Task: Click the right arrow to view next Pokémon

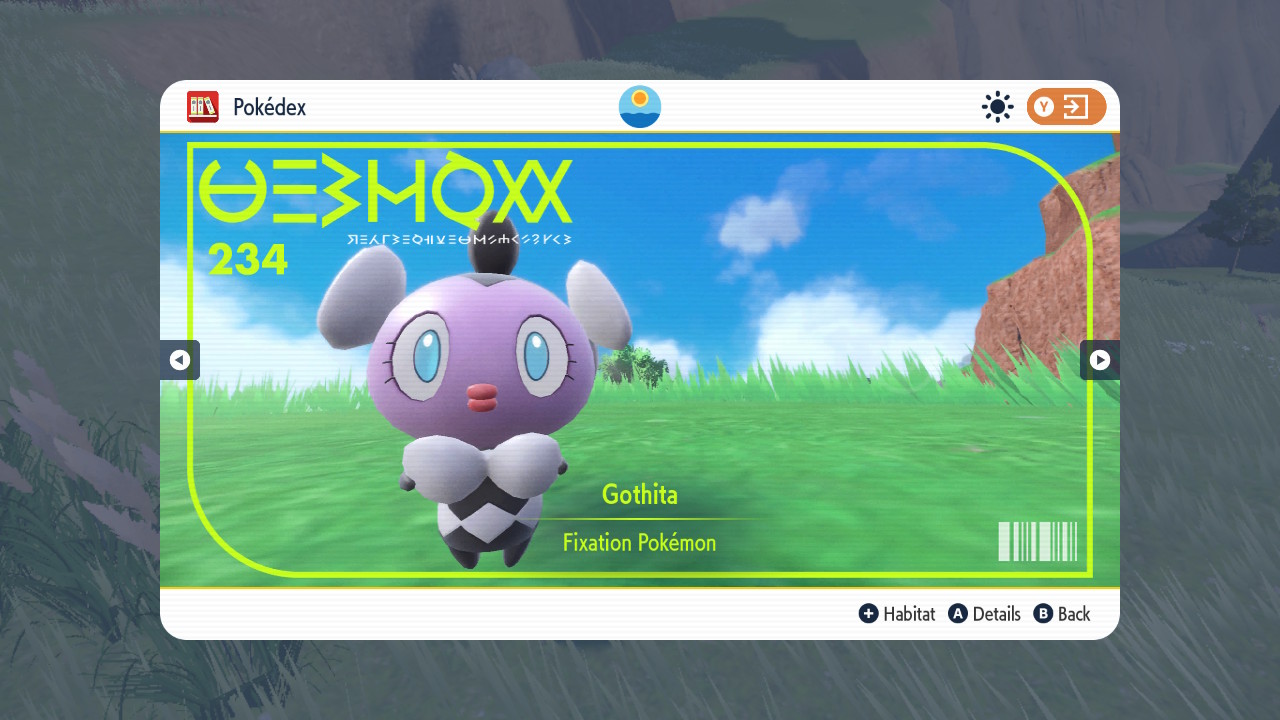Action: point(1100,359)
